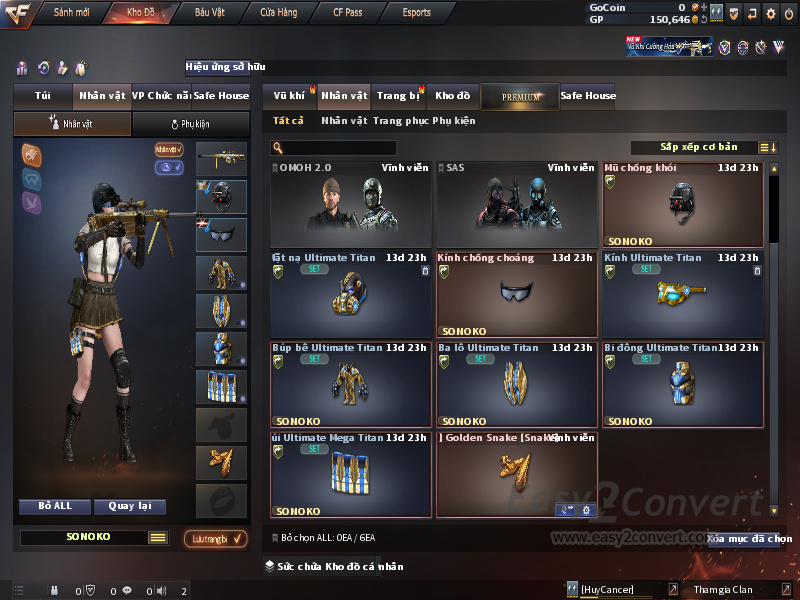Image resolution: width=800 pixels, height=600 pixels.
Task: Select the Túi tab
Action: [43, 96]
